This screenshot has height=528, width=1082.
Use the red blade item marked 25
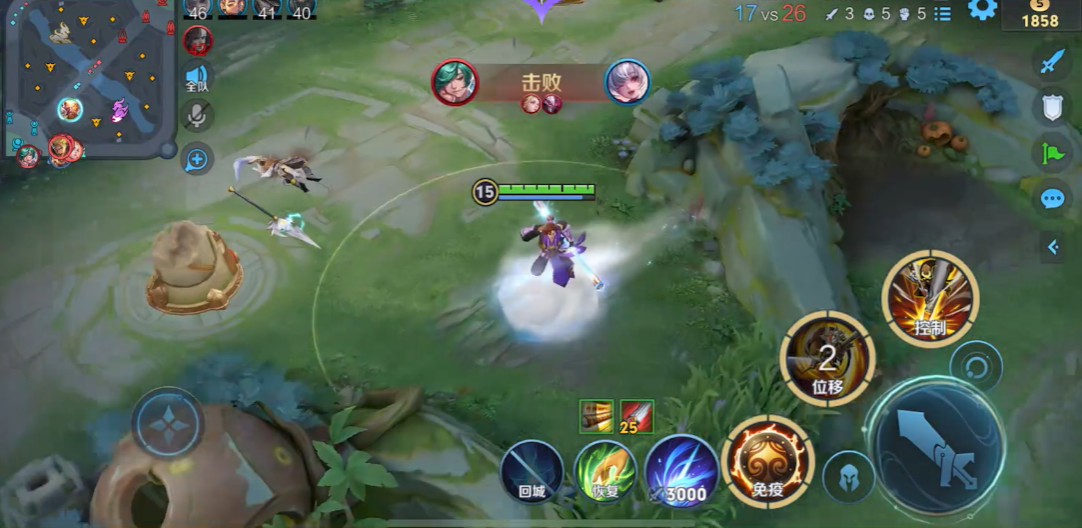637,416
